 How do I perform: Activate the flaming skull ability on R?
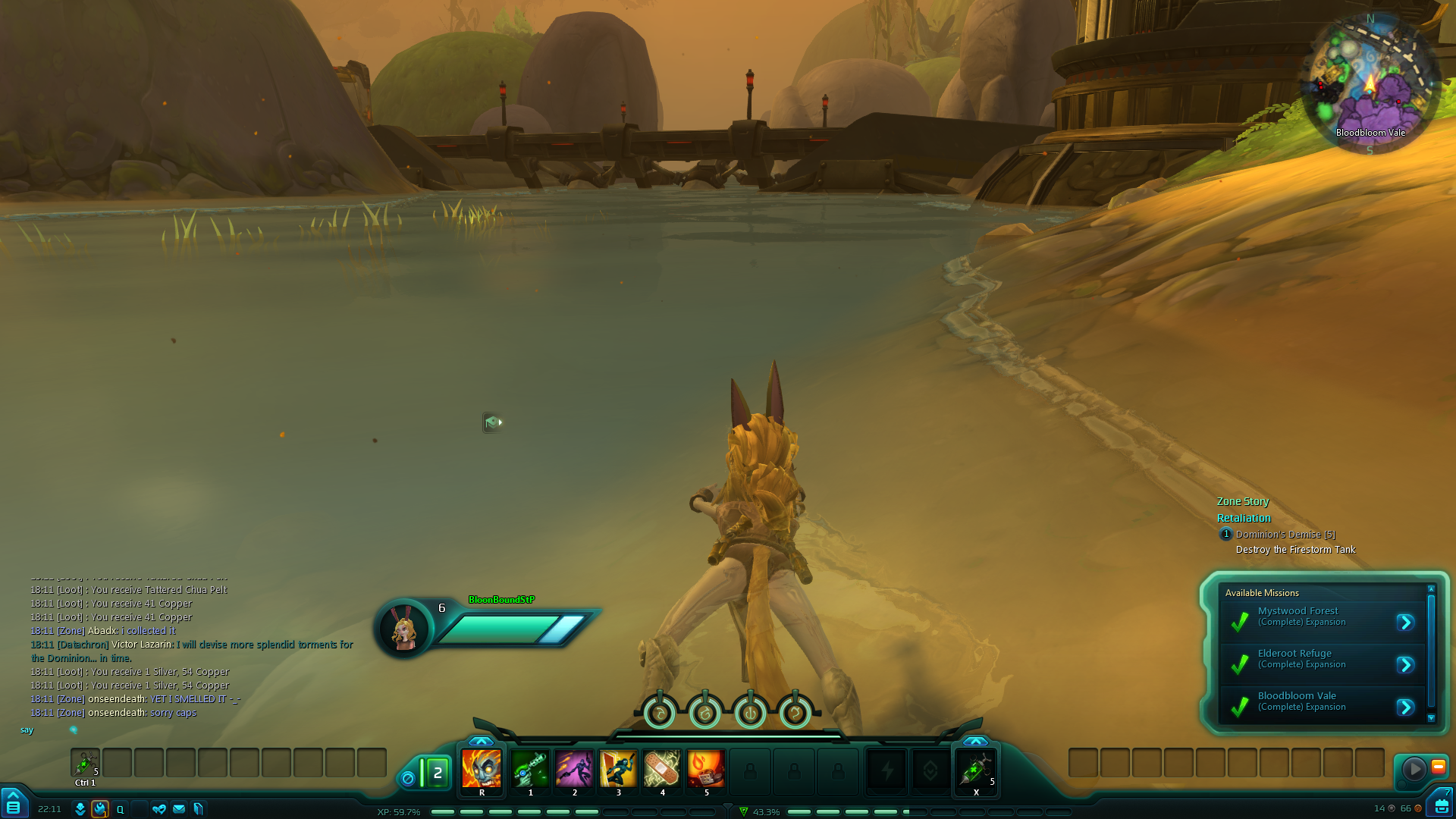482,769
